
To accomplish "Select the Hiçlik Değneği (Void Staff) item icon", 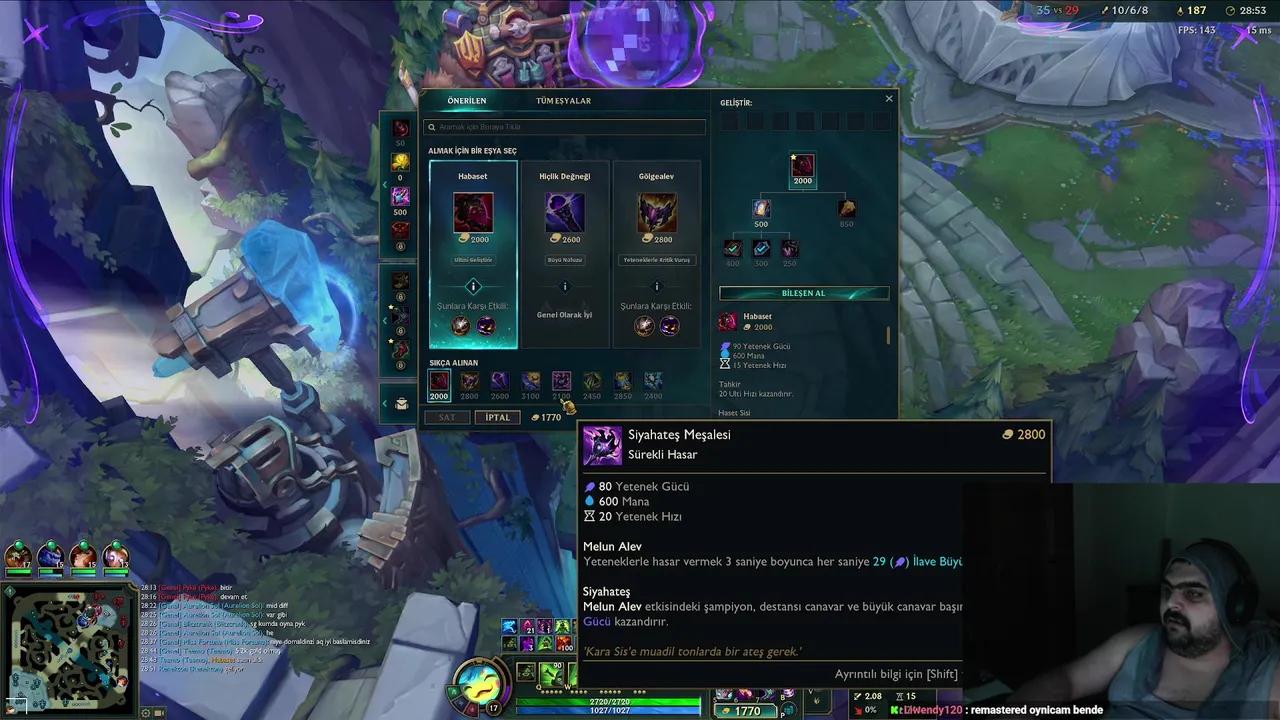I will (564, 210).
